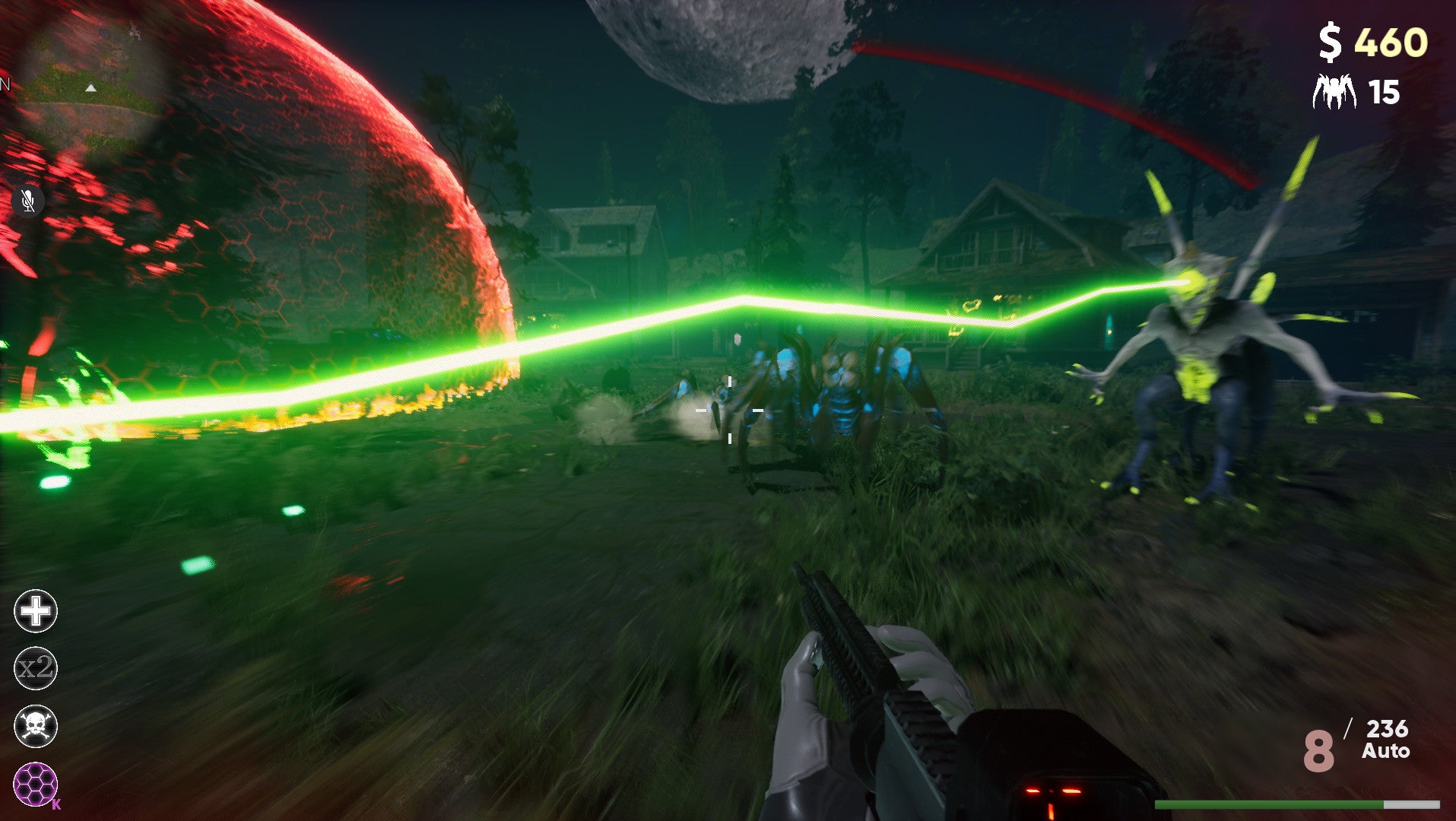This screenshot has height=821, width=1456.
Task: Use the purple hexagon shield ability
Action: (x=36, y=784)
